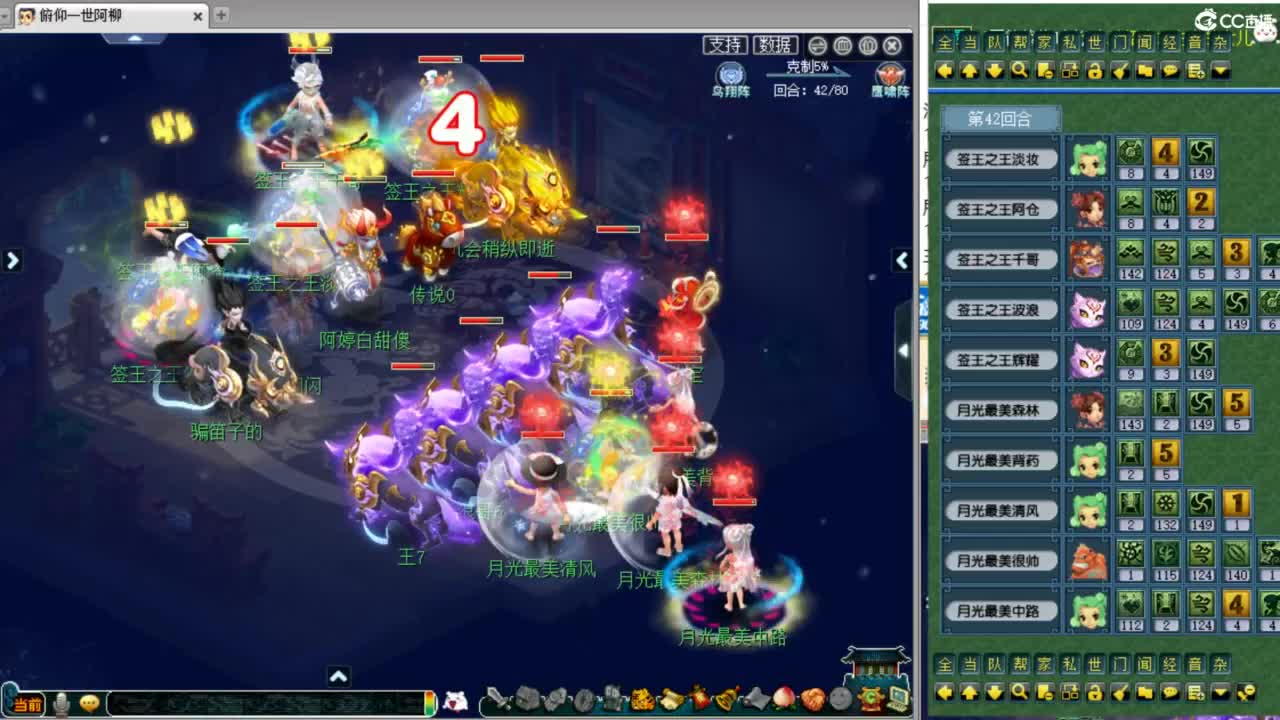Toggle the emoji smiley next to the microphone
The image size is (1280, 720).
pos(88,702)
